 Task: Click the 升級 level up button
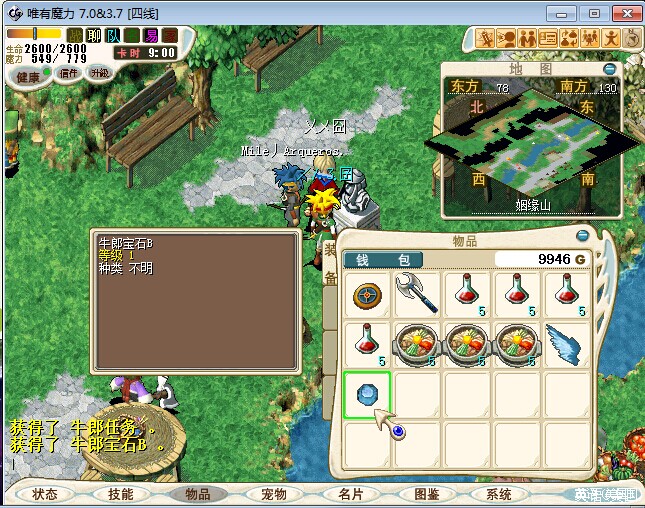100,73
